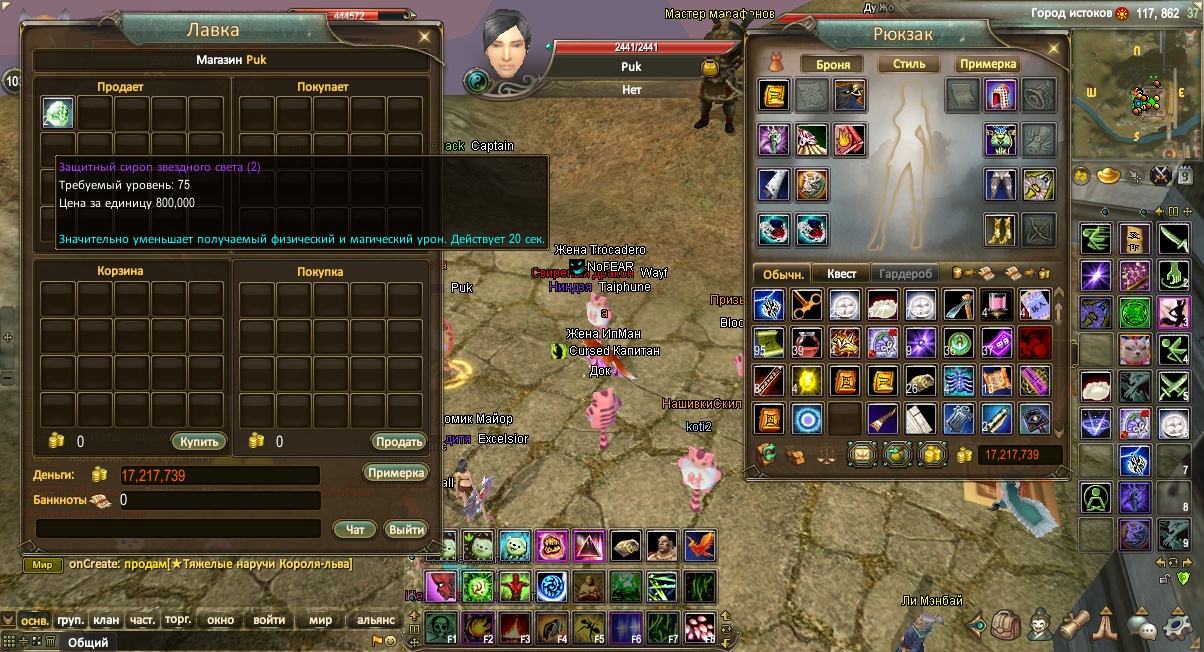
Task: Select the starlight syrup item for sale
Action: [58, 113]
